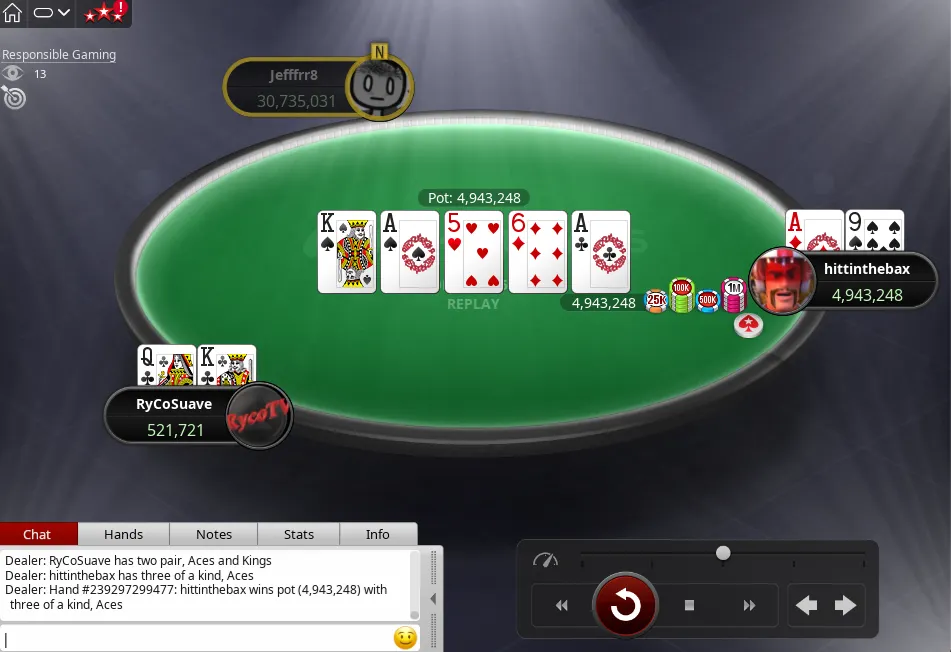Open the Responsible Gaming link
The image size is (951, 652).
59,55
